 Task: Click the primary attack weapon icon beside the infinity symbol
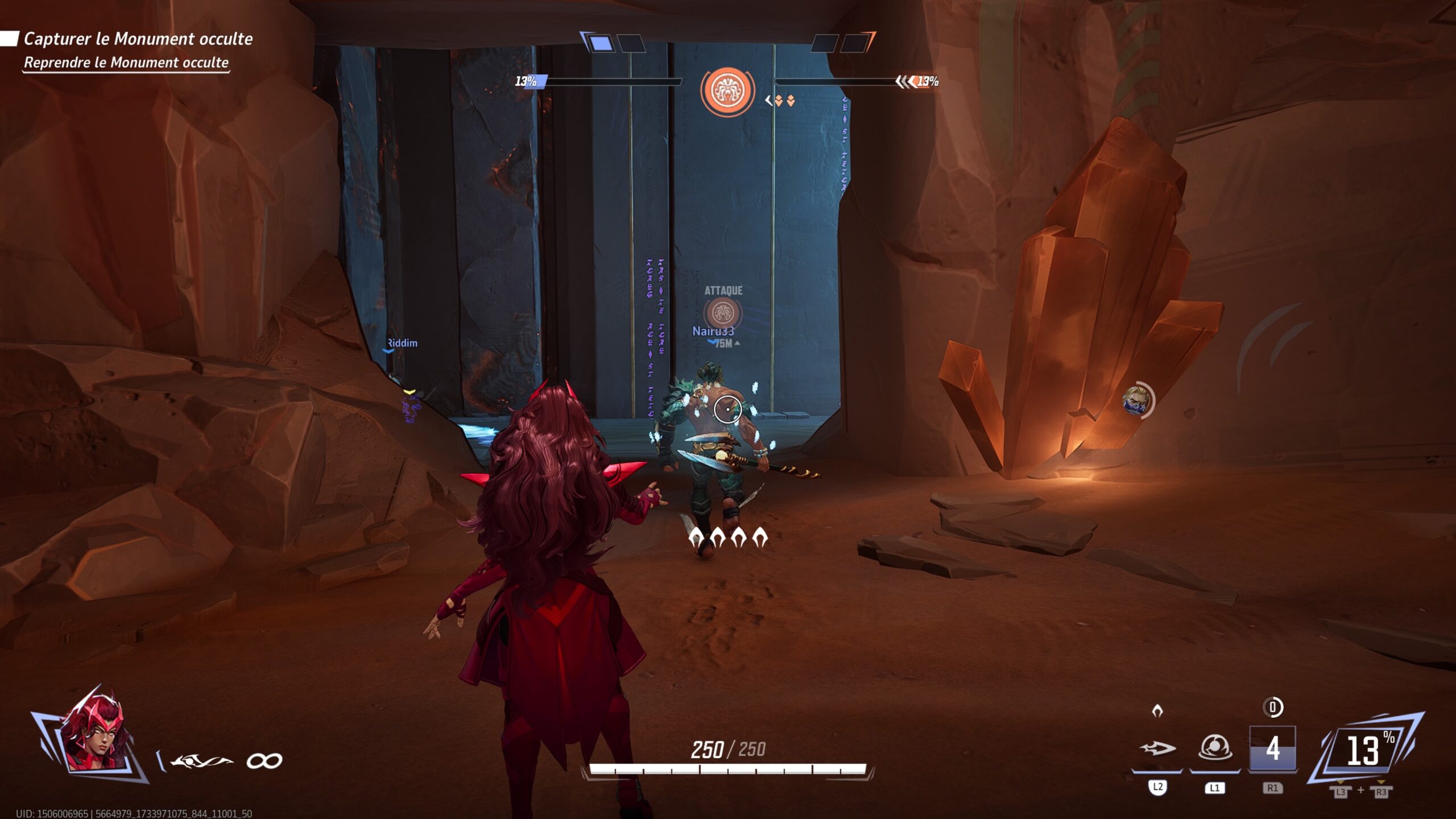(x=201, y=761)
